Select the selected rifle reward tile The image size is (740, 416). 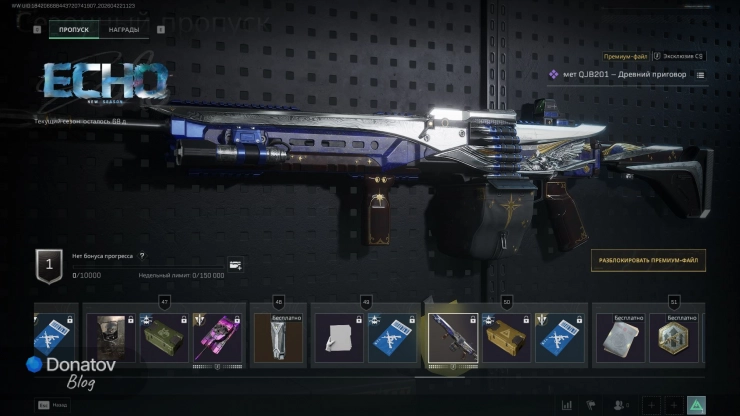coord(452,338)
